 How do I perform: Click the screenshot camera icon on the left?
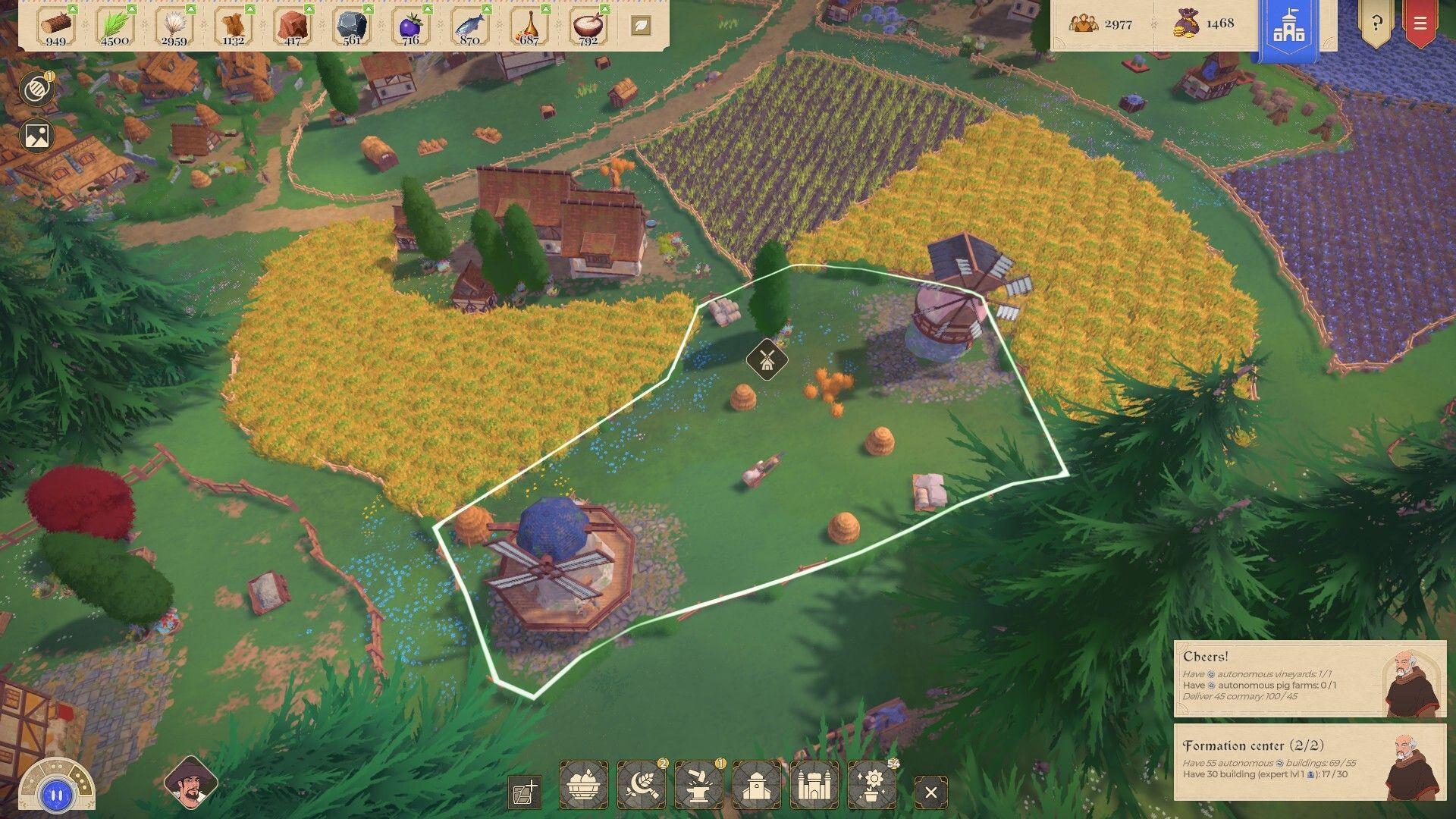(x=36, y=135)
